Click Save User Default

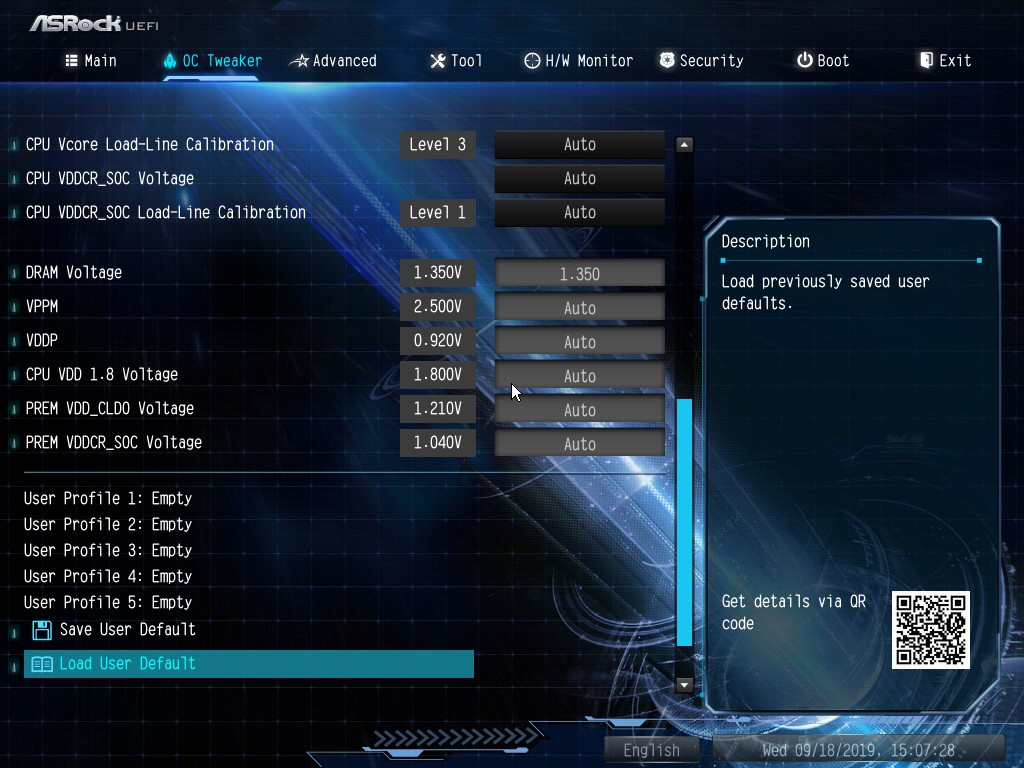[x=126, y=630]
